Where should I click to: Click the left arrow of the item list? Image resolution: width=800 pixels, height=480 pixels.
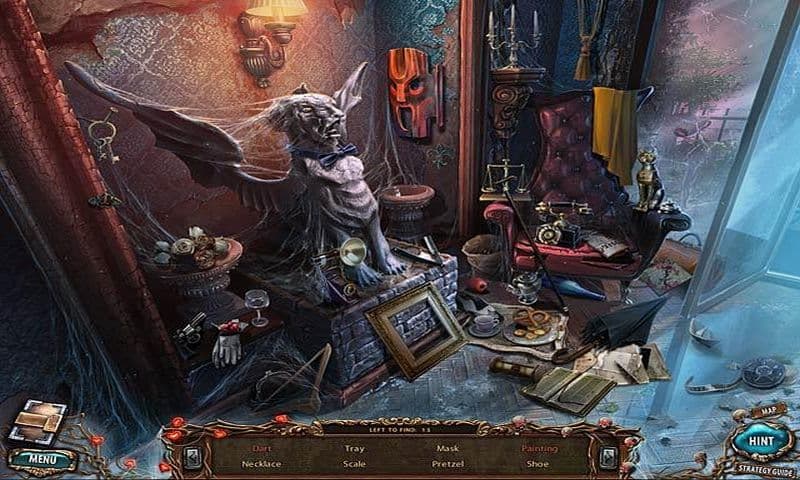[192, 456]
